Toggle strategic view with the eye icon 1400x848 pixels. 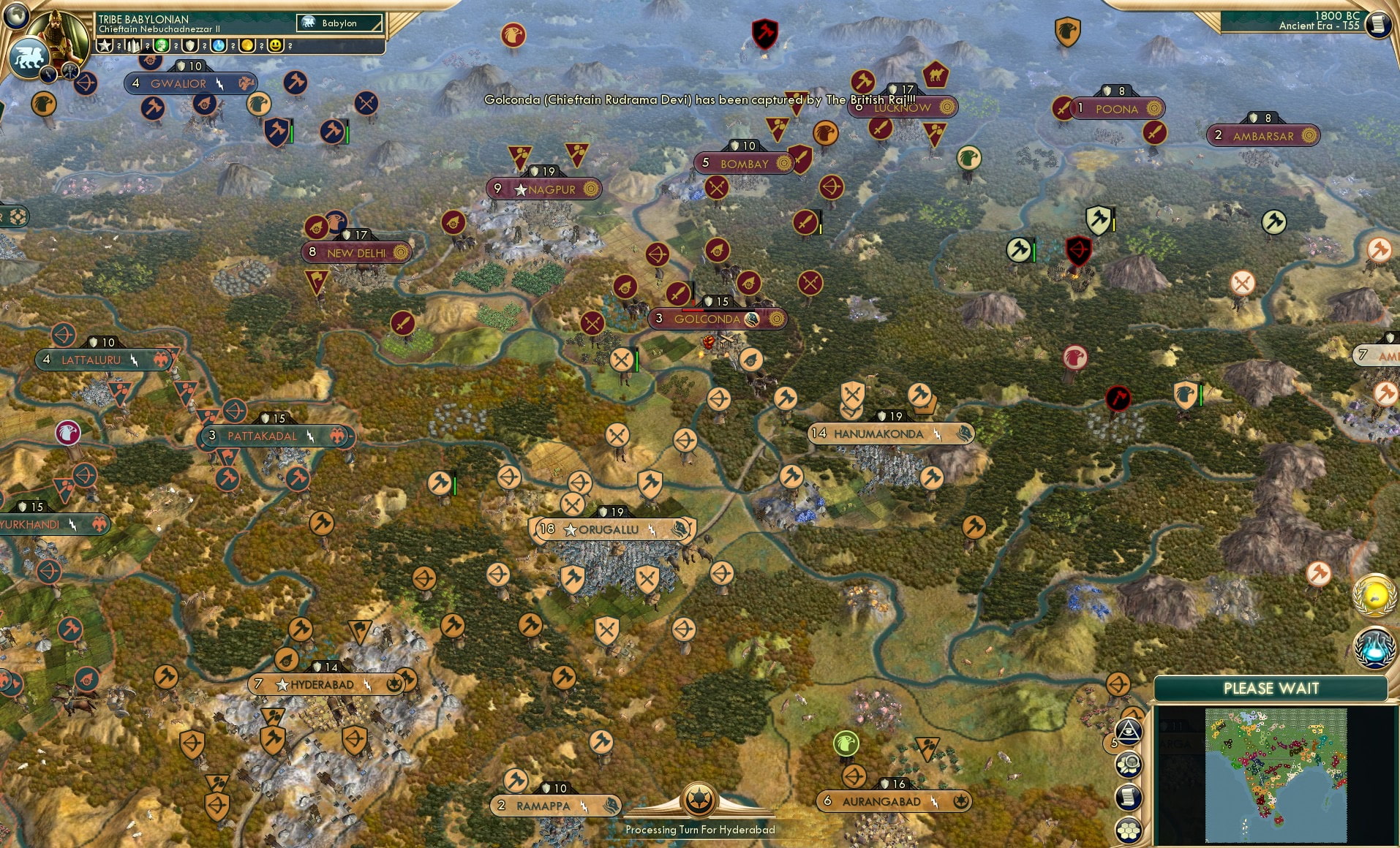1129,731
